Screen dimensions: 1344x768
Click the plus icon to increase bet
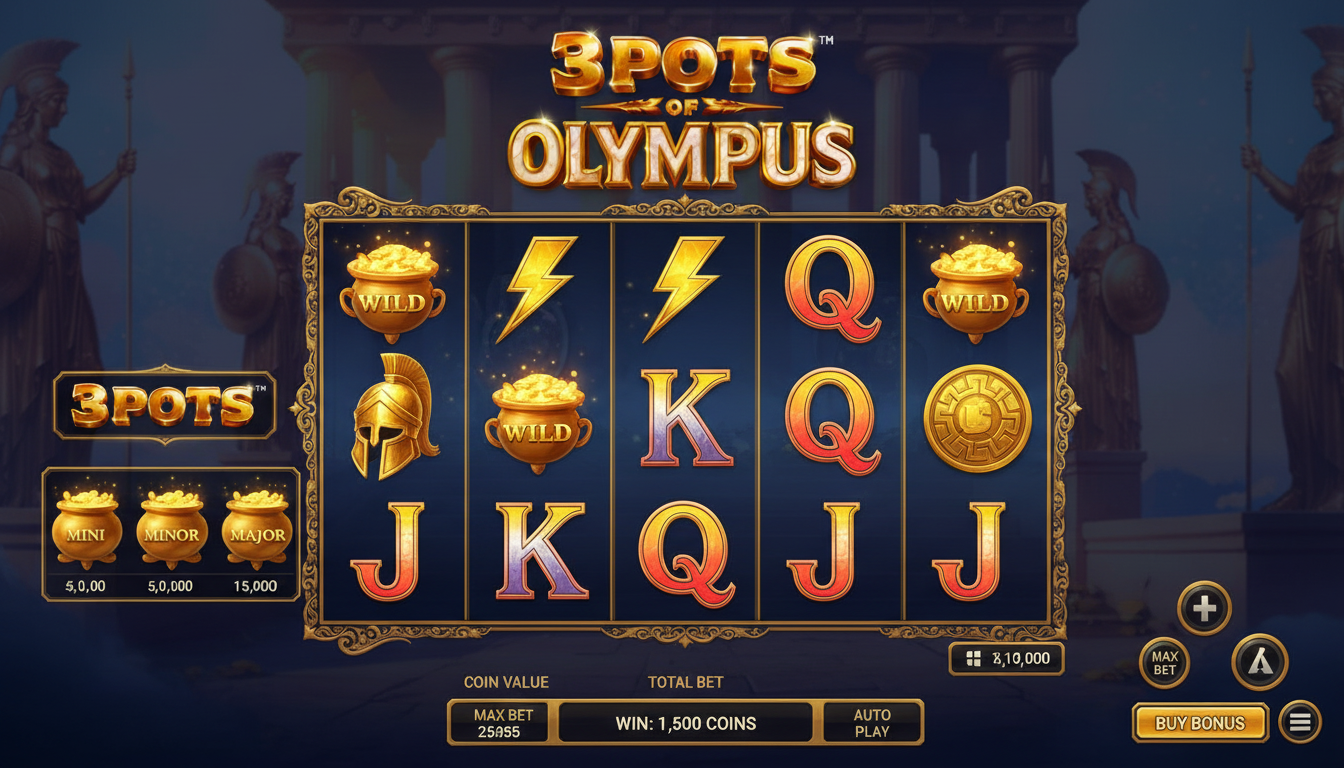[x=1203, y=605]
